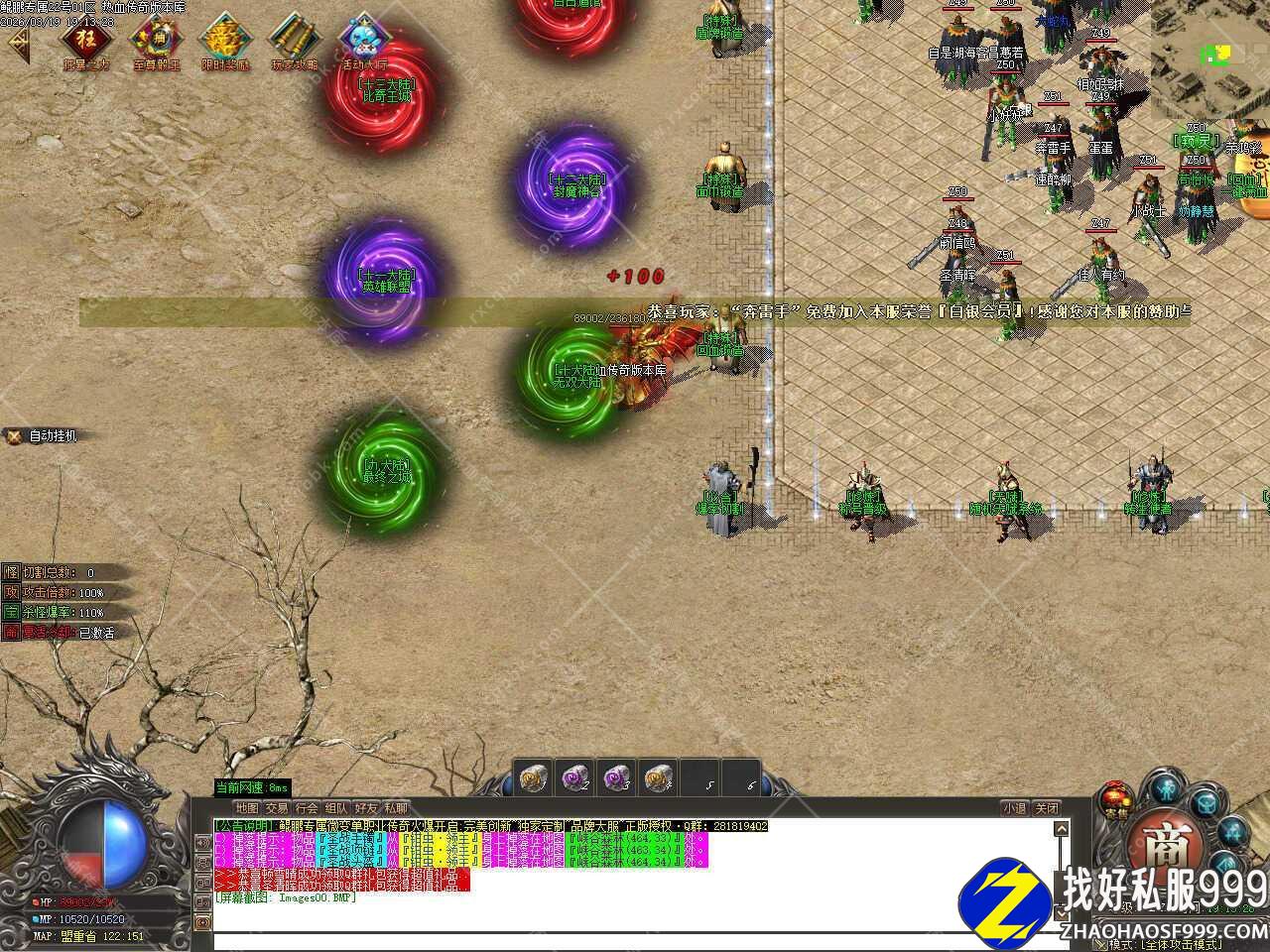This screenshot has width=1270, height=952.
Task: Open the 狂暴之力 berserk icon
Action: click(x=87, y=42)
